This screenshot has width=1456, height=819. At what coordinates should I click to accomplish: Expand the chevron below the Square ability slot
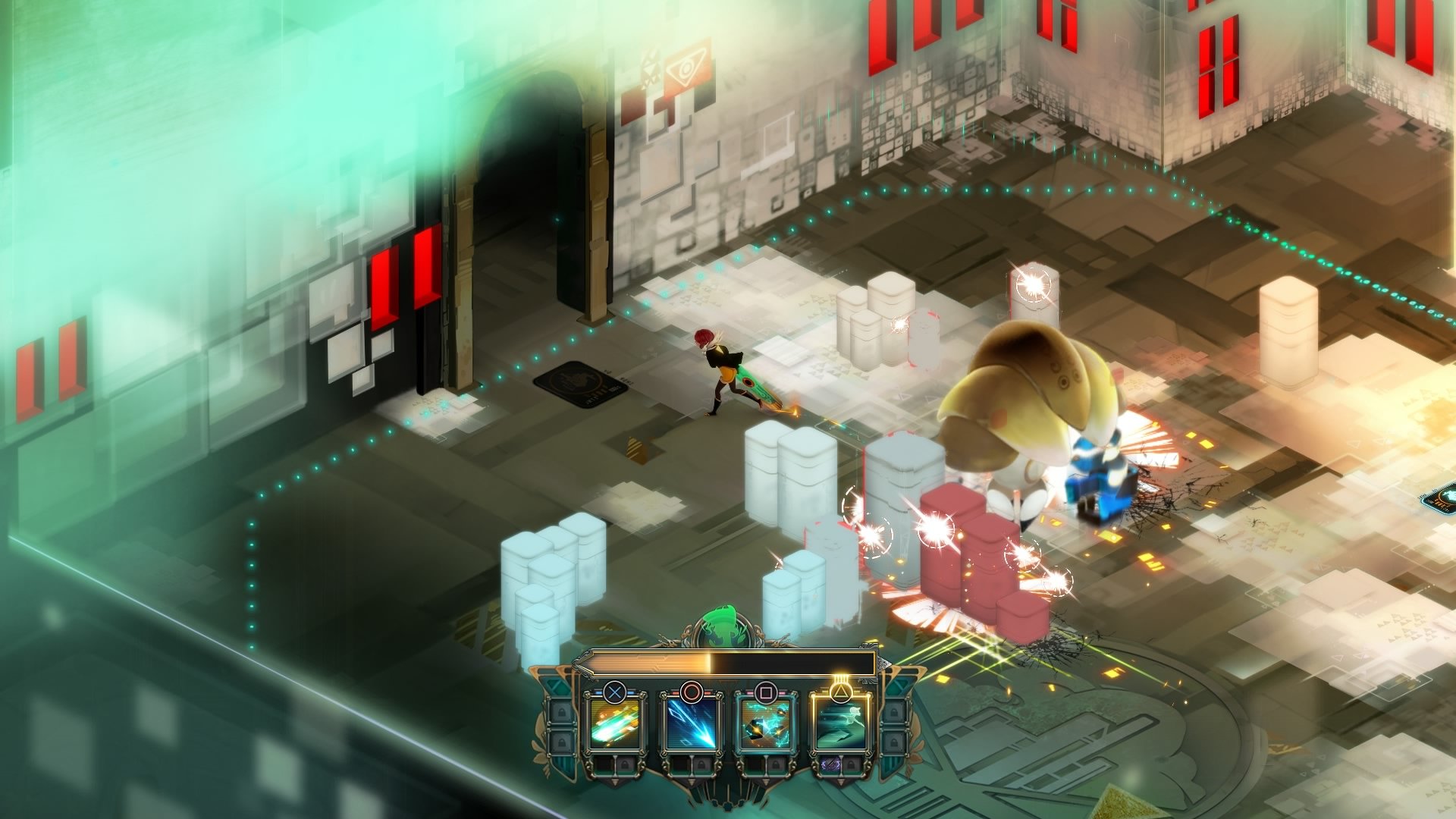pyautogui.click(x=765, y=781)
